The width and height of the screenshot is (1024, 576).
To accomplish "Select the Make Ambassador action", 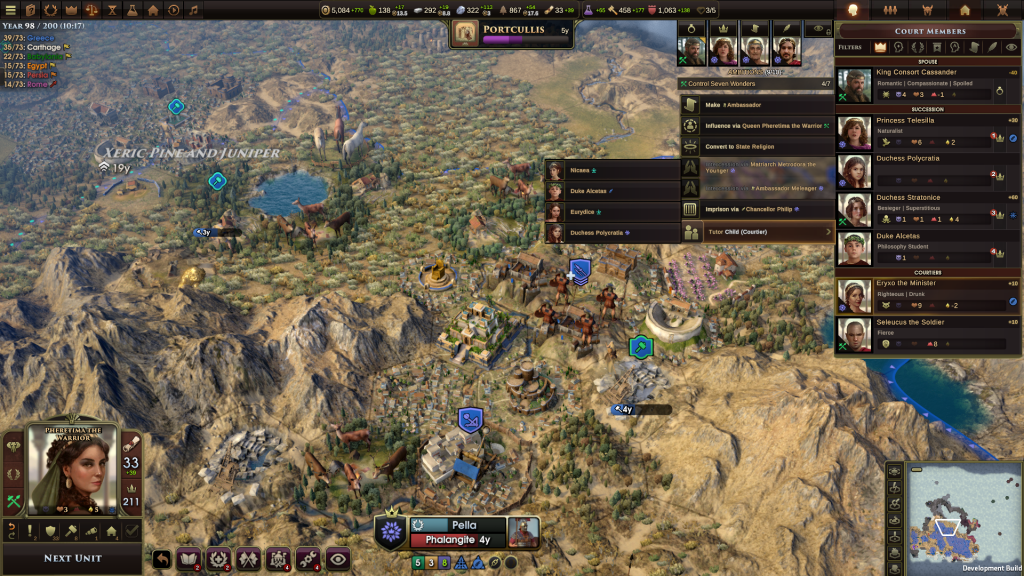I will (757, 105).
